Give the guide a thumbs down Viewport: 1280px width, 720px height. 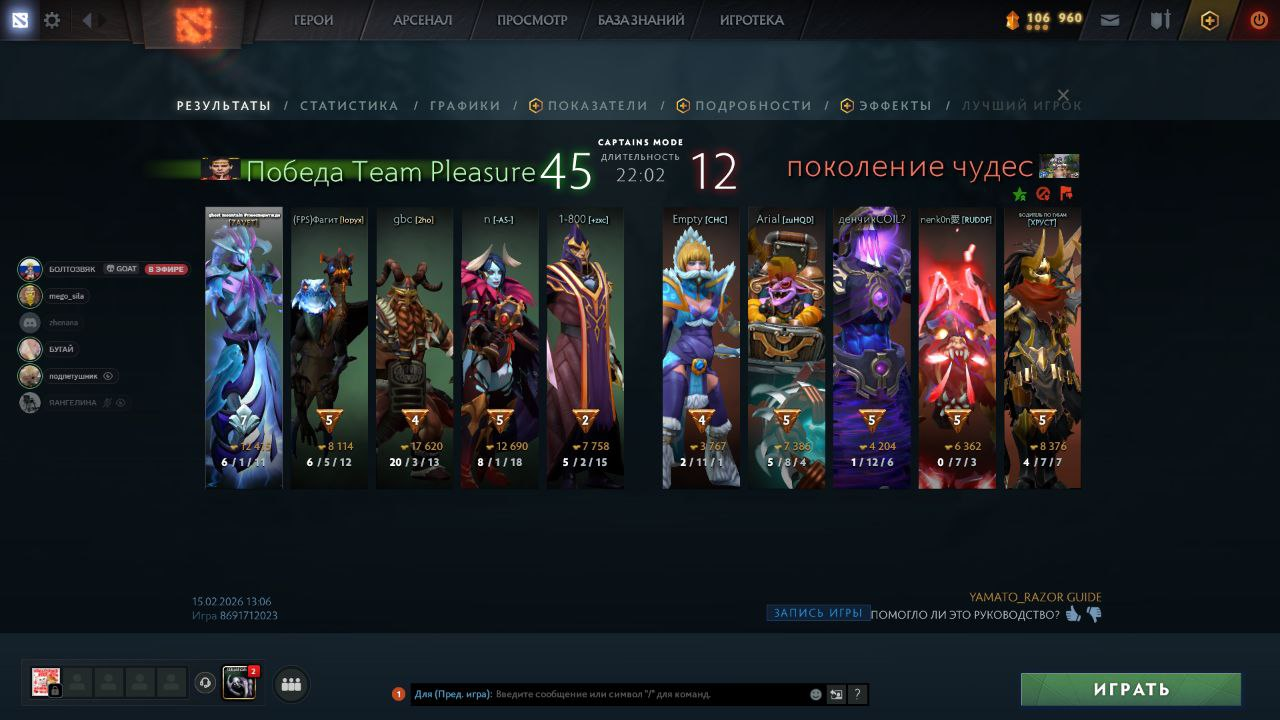(1094, 614)
